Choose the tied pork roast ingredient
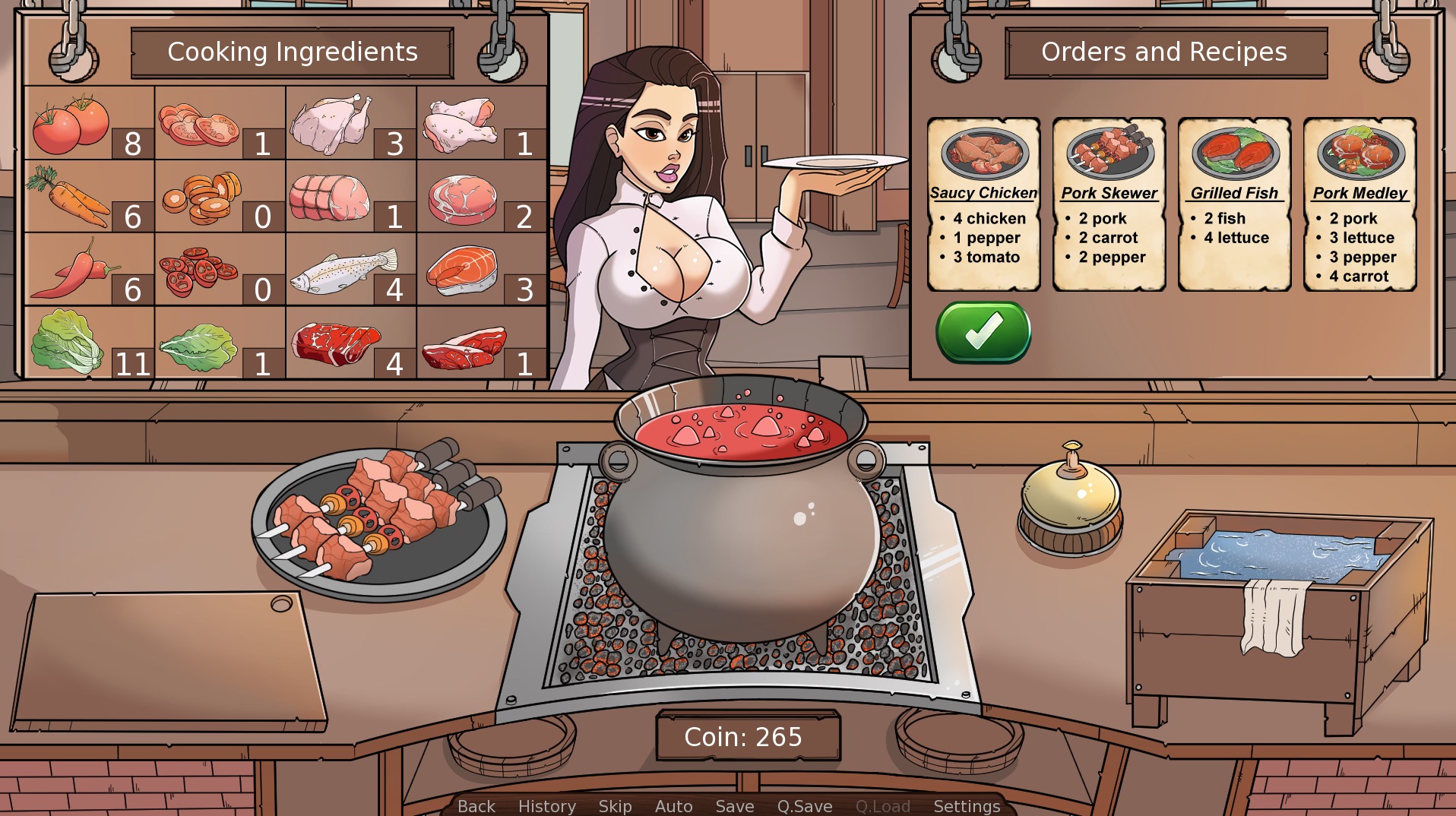Image resolution: width=1456 pixels, height=816 pixels. click(x=330, y=196)
